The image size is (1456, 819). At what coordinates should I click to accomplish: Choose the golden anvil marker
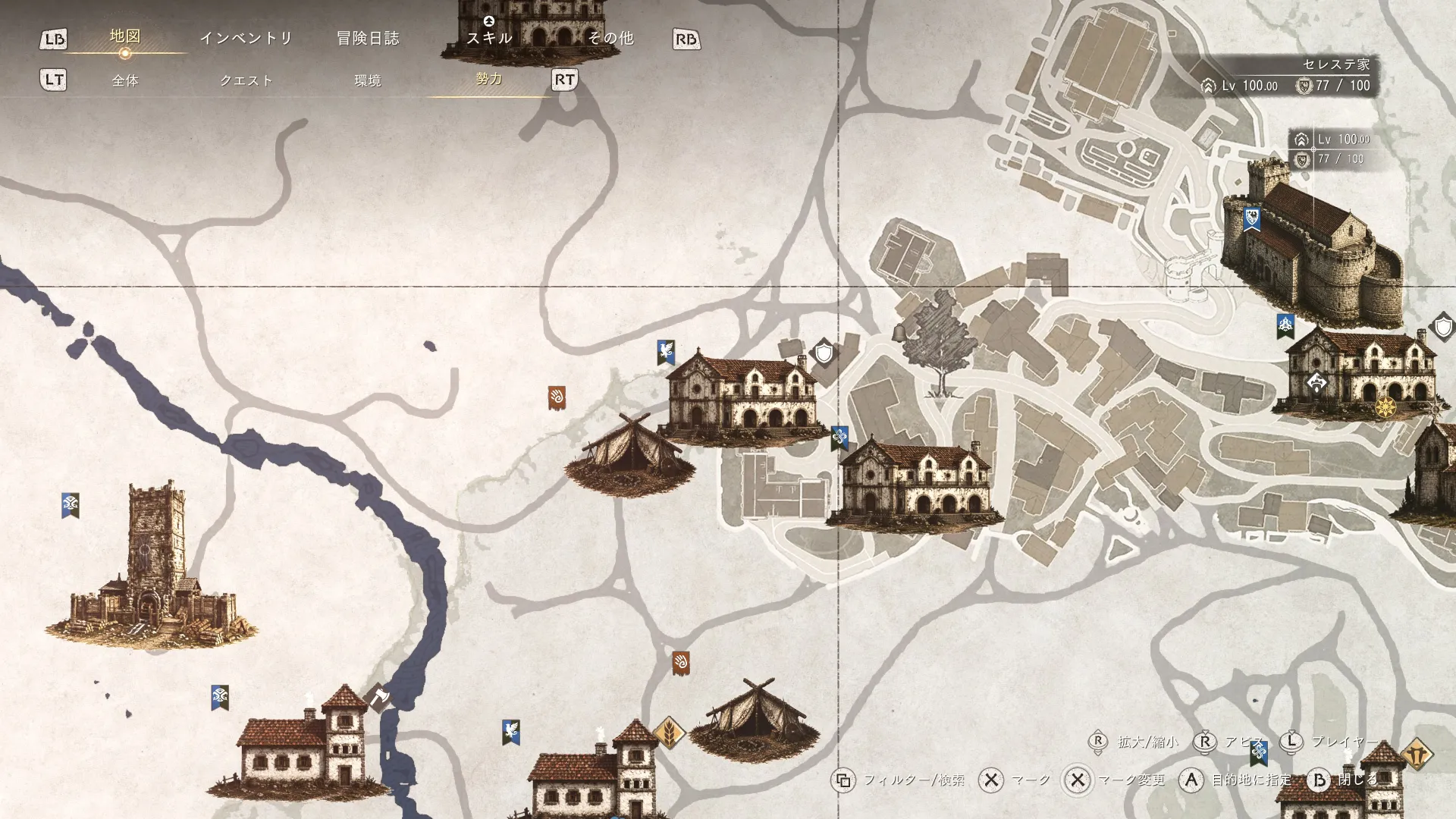pos(1417,755)
